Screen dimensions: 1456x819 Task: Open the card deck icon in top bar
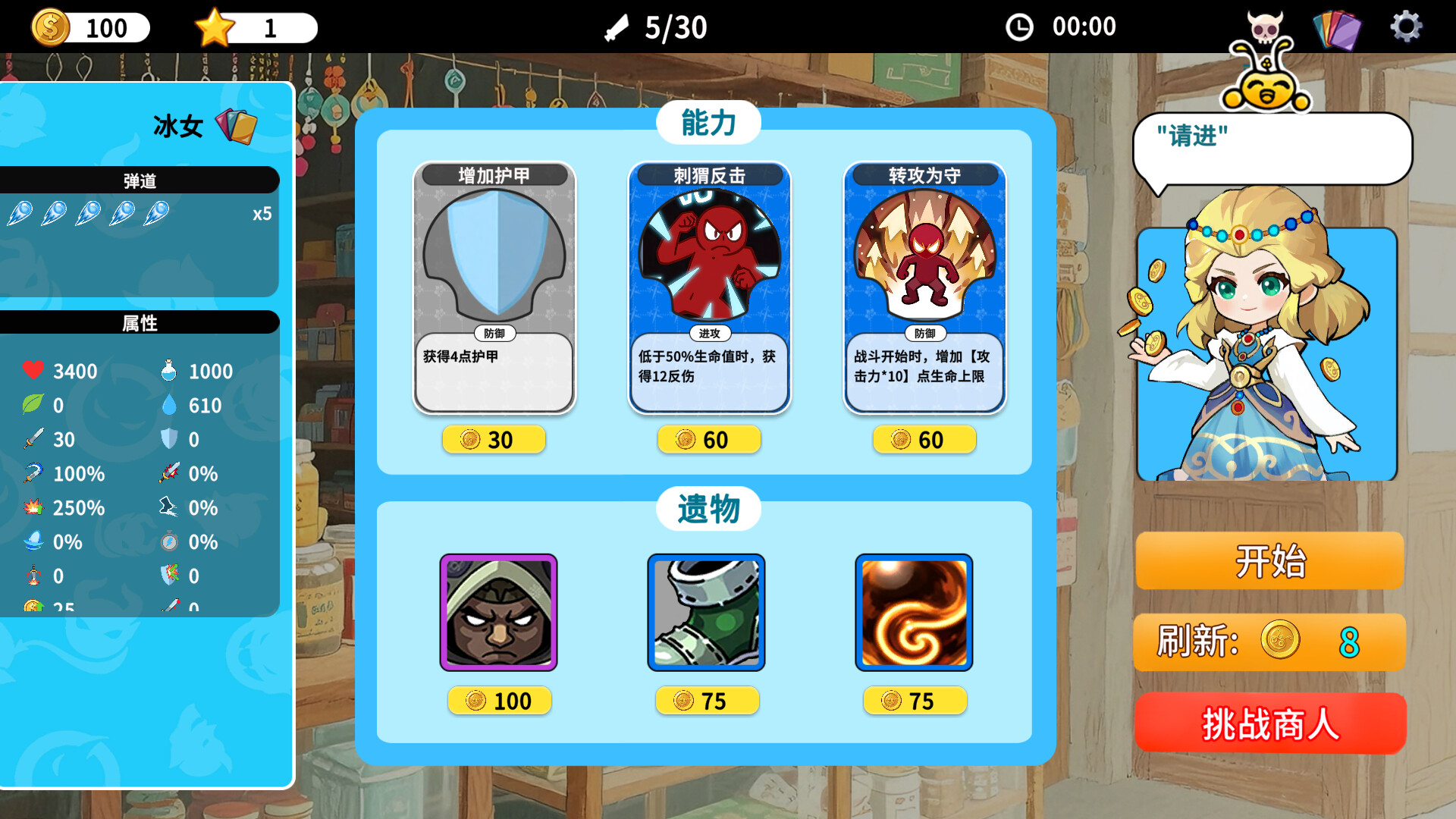click(x=1338, y=27)
